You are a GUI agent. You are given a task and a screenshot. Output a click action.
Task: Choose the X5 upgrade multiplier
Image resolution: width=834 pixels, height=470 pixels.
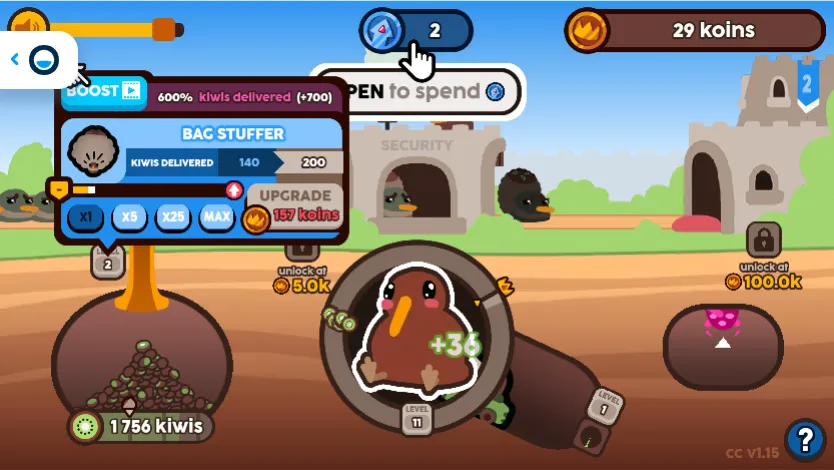pyautogui.click(x=130, y=216)
